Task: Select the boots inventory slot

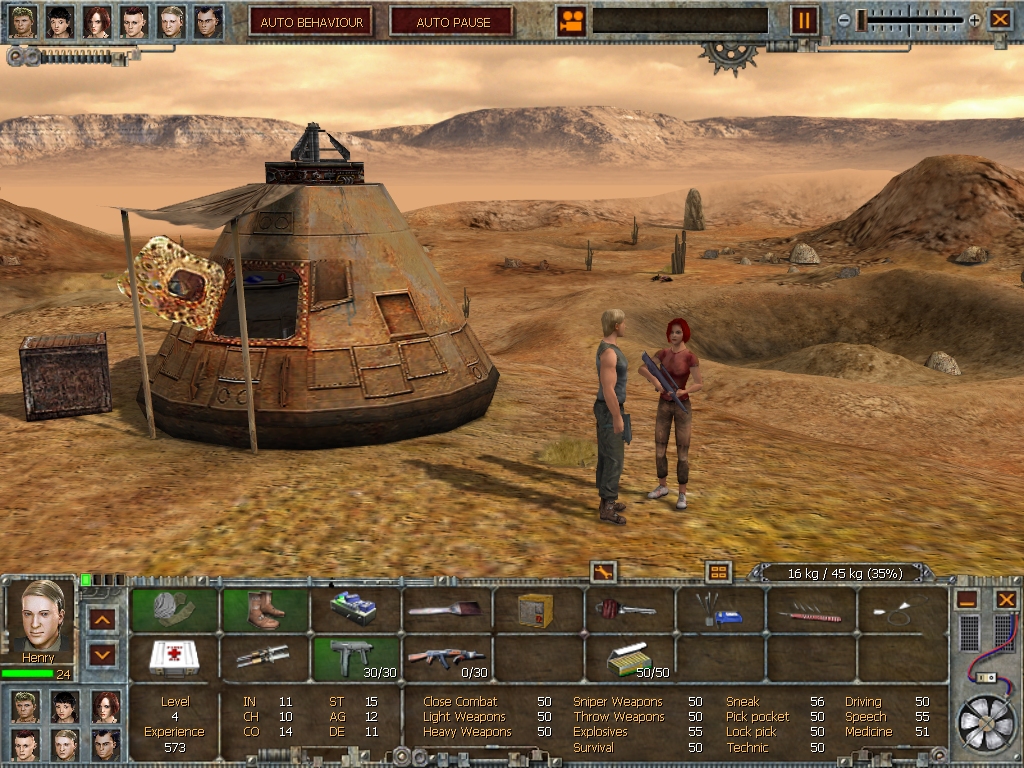Action: pyautogui.click(x=266, y=609)
